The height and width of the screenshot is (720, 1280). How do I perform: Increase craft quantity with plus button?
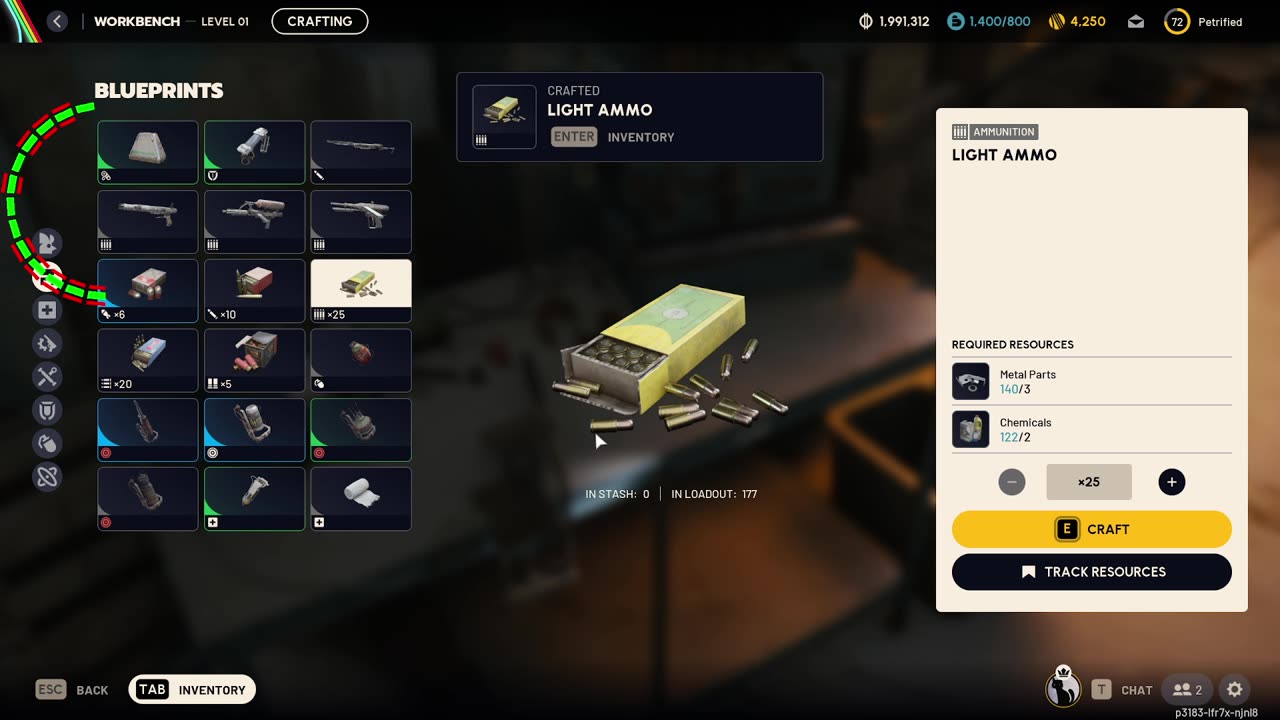(1171, 482)
